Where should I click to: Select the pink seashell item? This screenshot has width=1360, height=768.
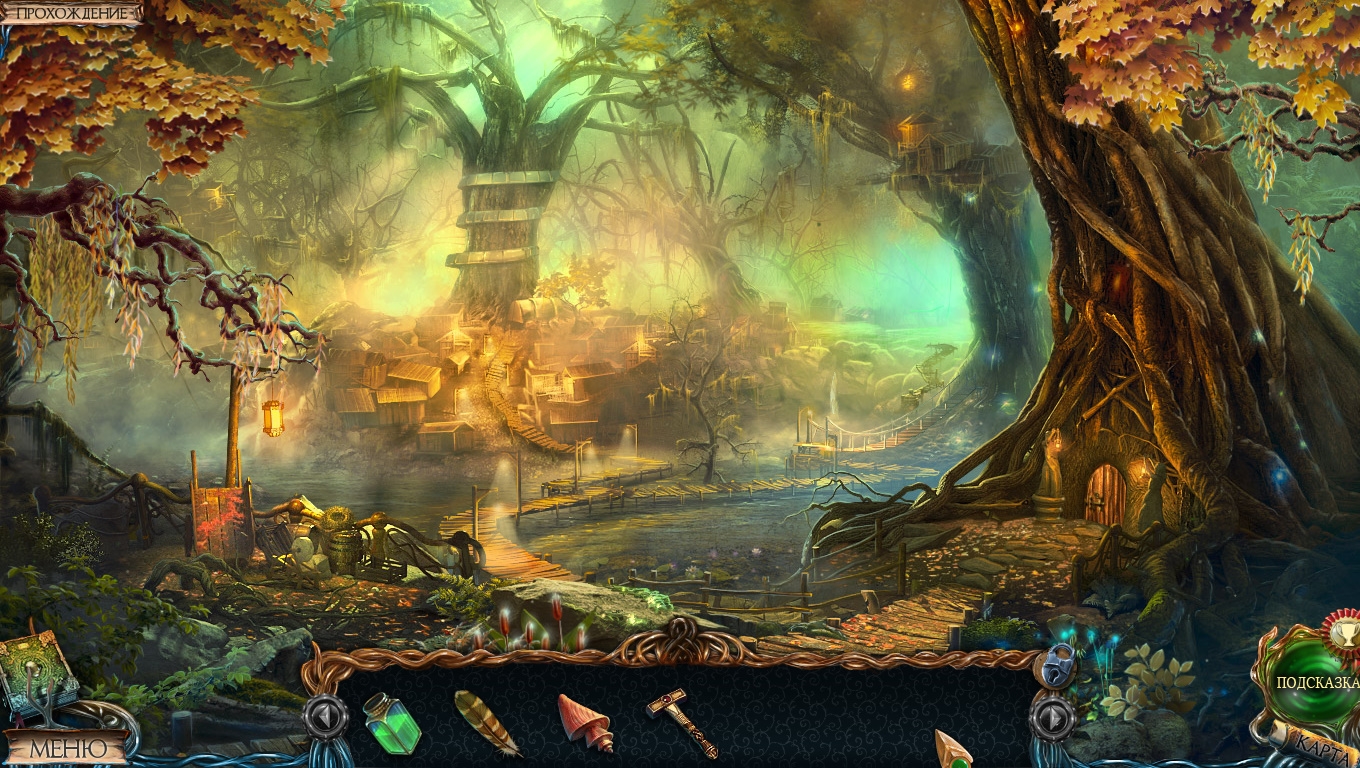(x=585, y=720)
